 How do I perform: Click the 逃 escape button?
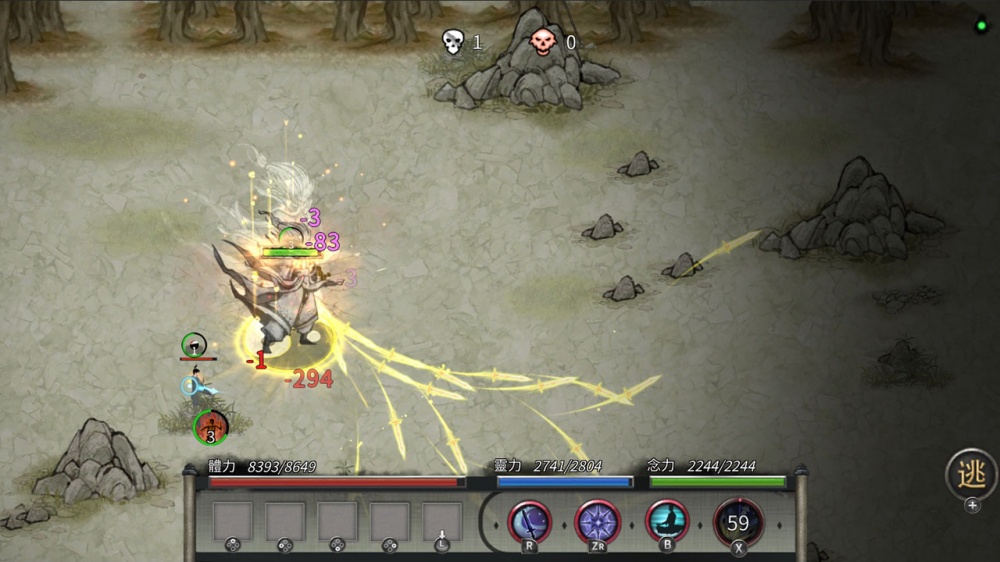[x=971, y=473]
